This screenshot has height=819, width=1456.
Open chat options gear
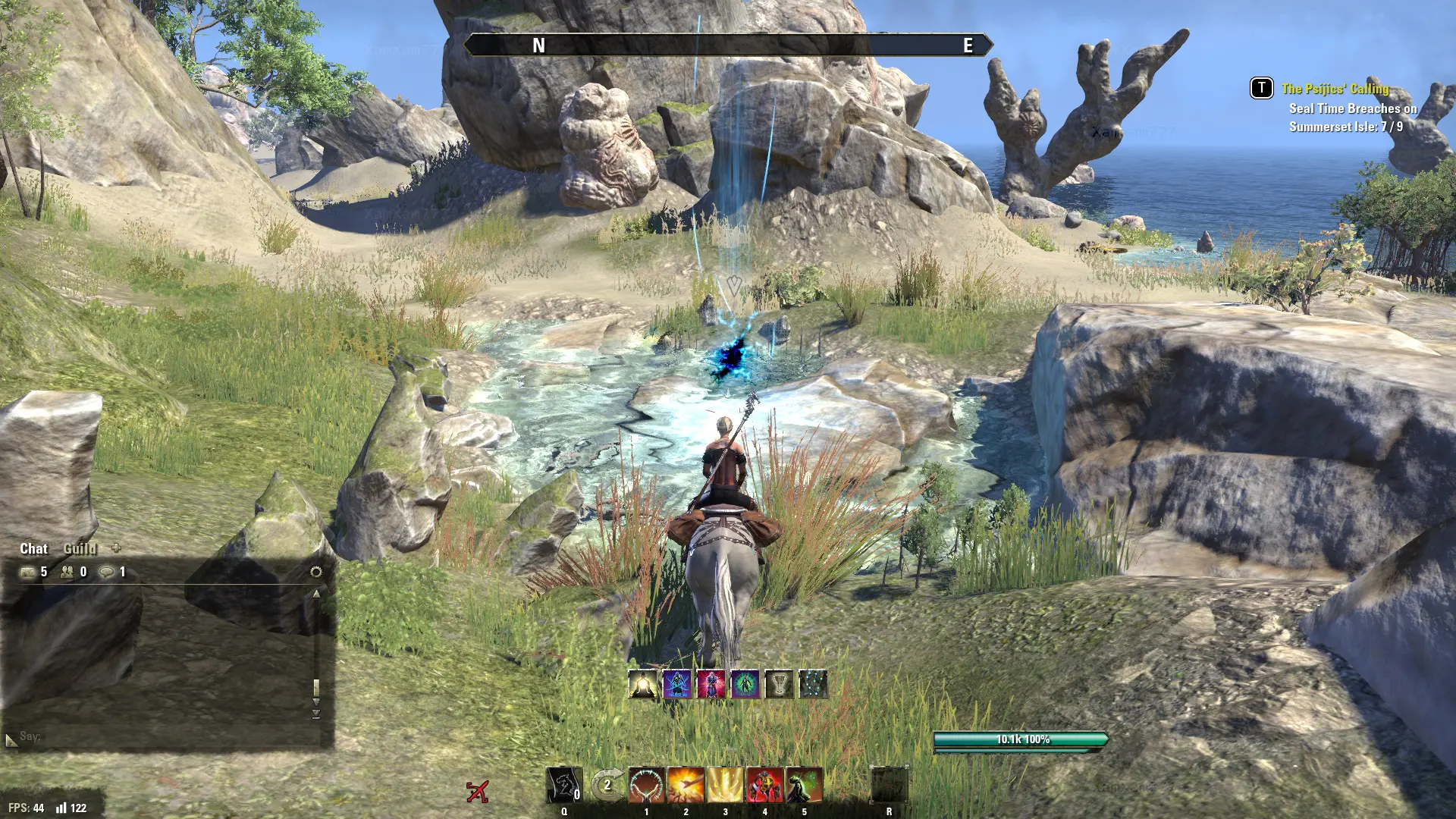pos(316,572)
